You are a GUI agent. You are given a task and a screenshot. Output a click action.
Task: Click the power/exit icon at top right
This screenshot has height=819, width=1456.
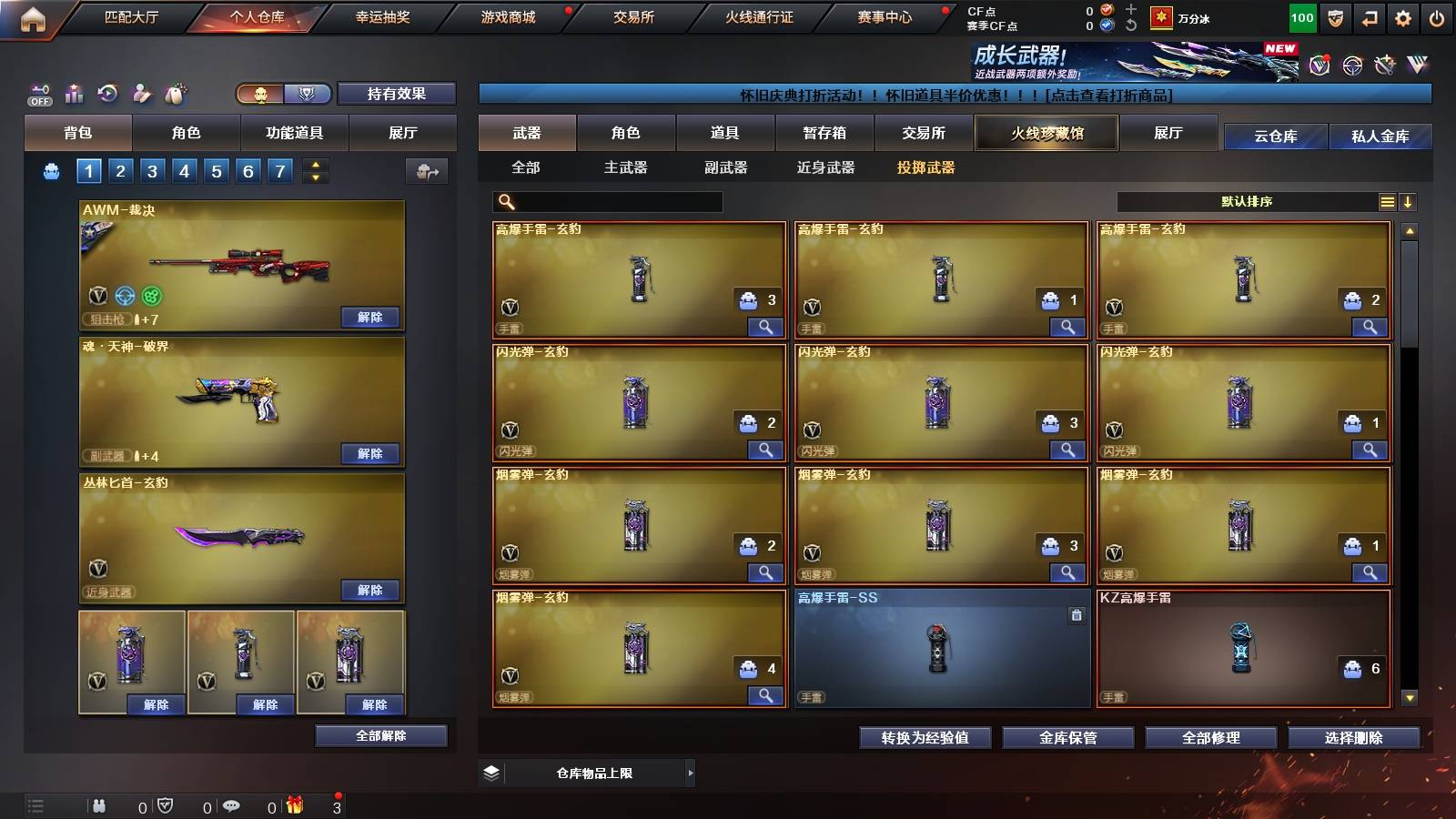1436,17
